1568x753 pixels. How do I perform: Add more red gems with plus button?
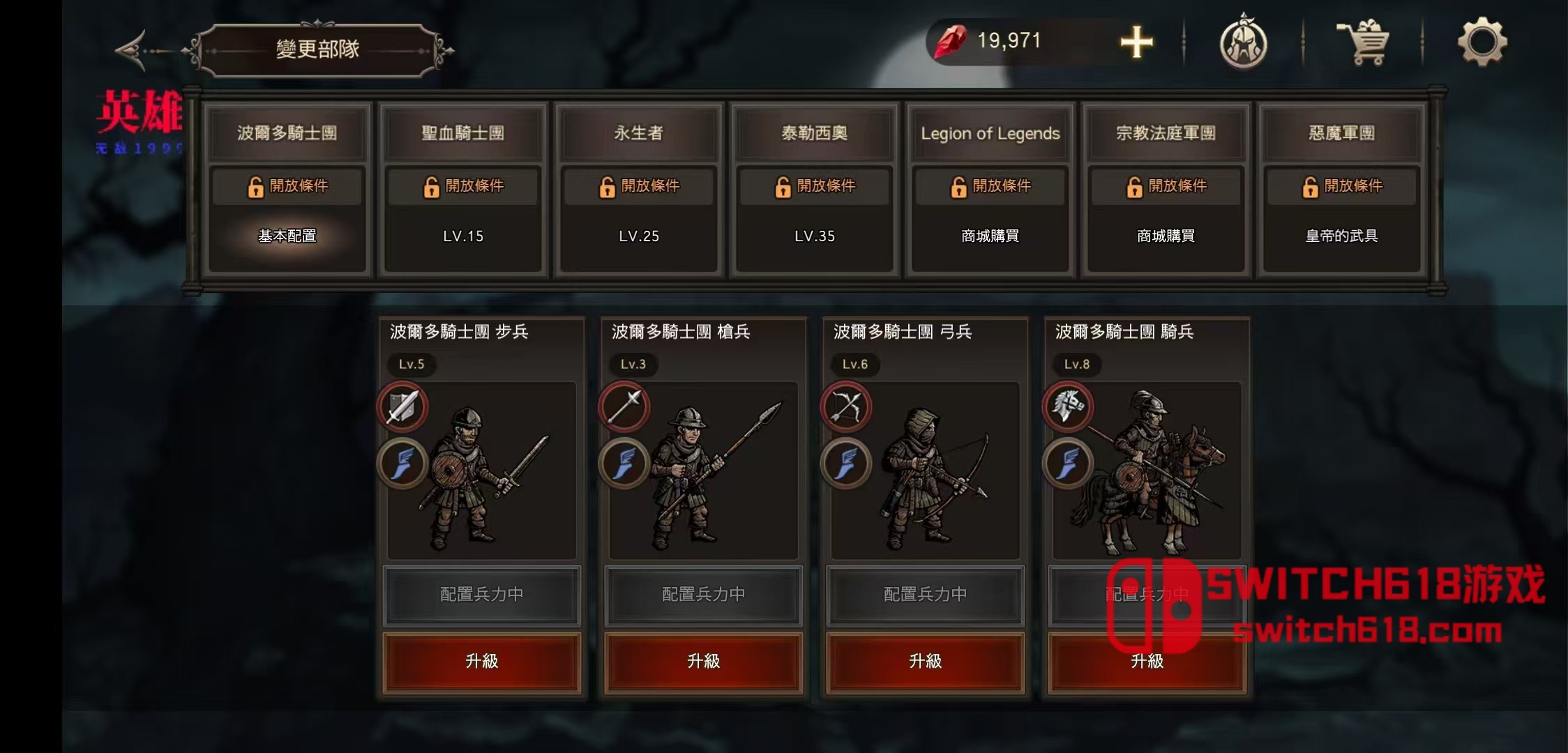point(1136,43)
